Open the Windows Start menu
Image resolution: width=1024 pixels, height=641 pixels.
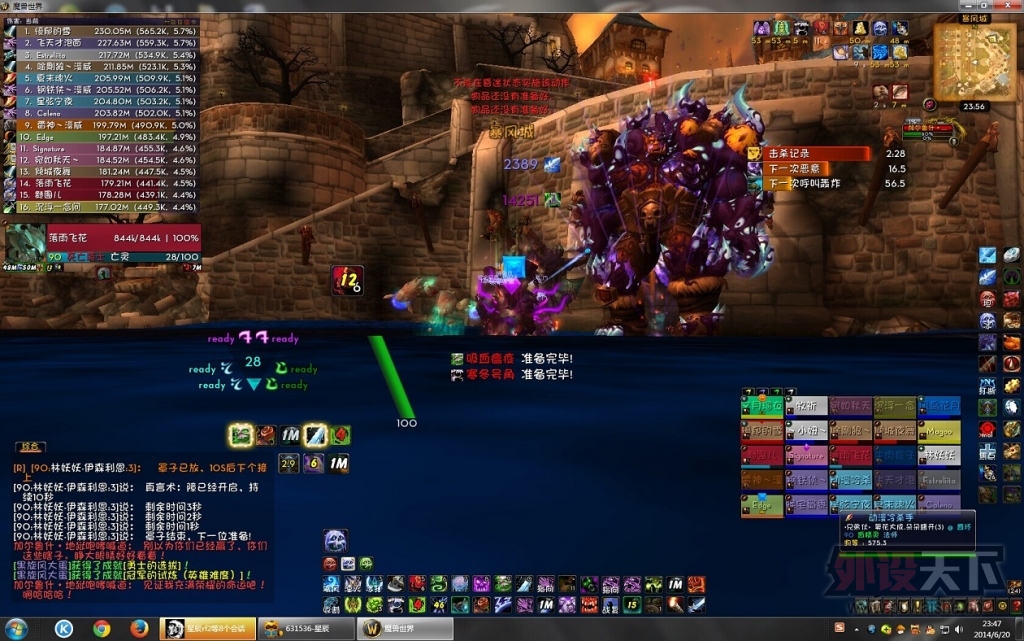[17, 628]
